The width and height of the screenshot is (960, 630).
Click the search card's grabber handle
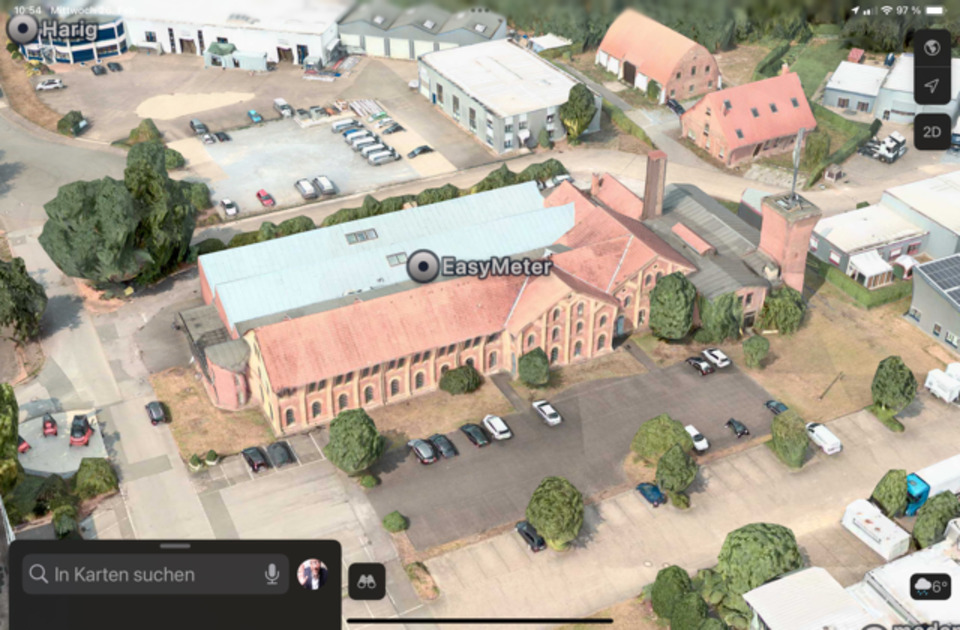click(x=175, y=546)
